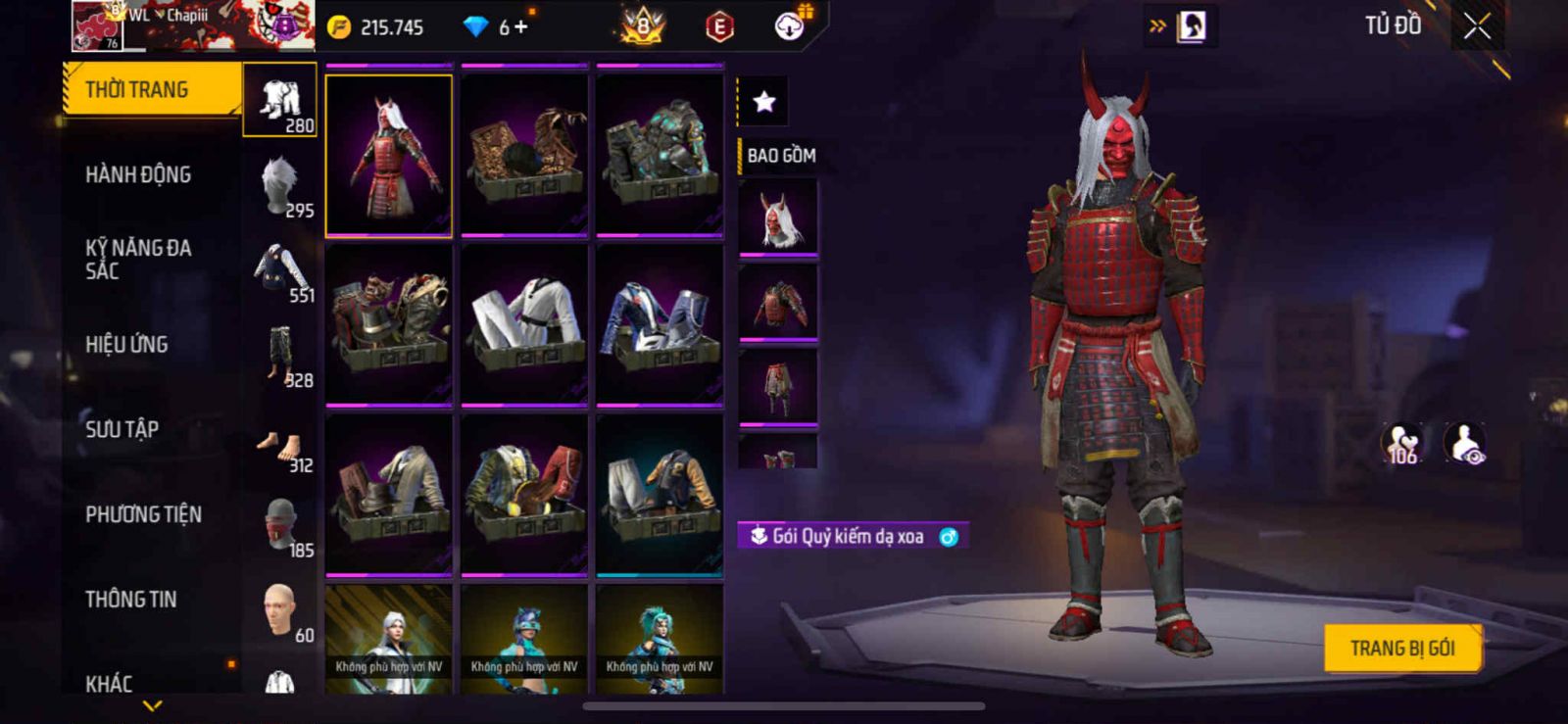1568x724 pixels.
Task: Open the hair subcategory with 295 items
Action: (280, 186)
